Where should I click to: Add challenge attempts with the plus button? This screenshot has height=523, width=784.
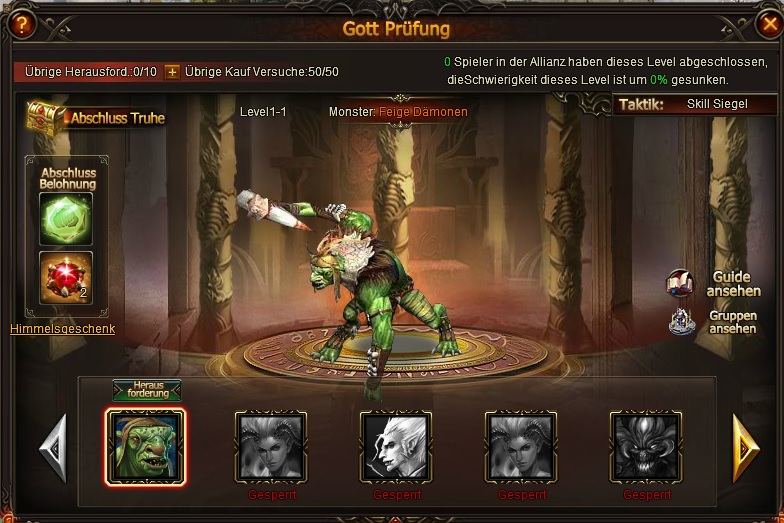pos(172,72)
